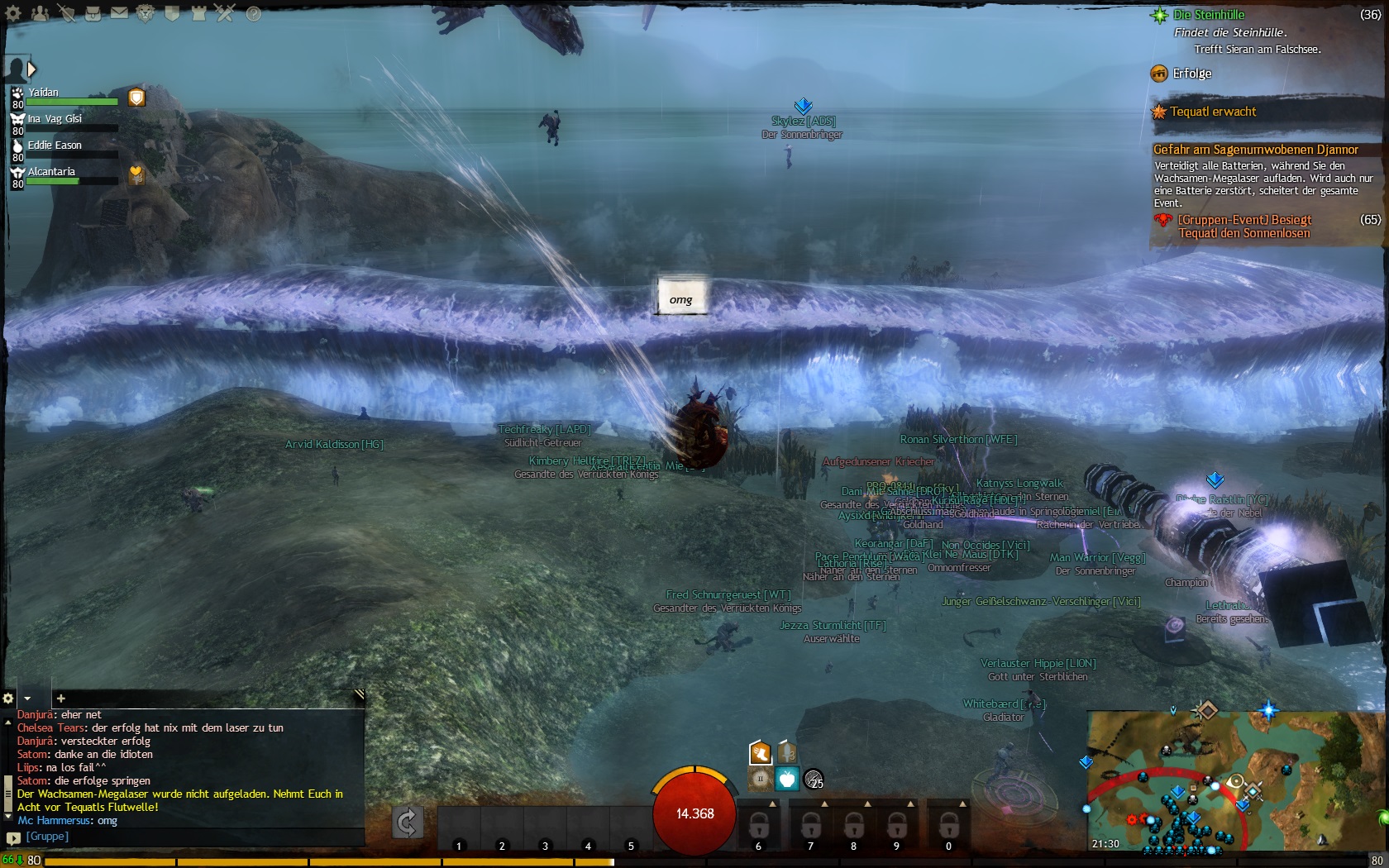Open the guild panel shield icon
This screenshot has width=1389, height=868.
[x=172, y=13]
